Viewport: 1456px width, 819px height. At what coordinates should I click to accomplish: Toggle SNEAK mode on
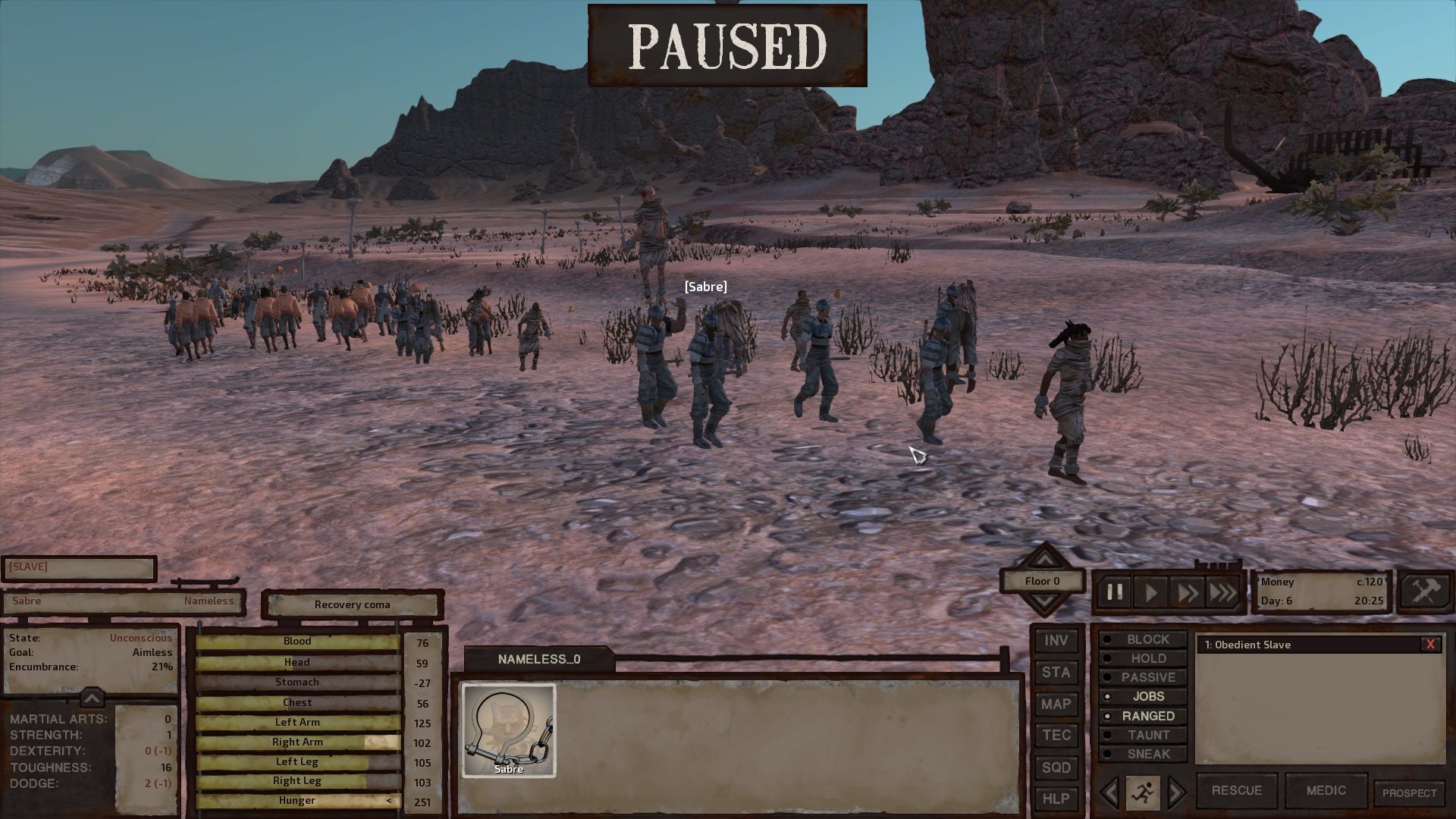[x=1147, y=754]
